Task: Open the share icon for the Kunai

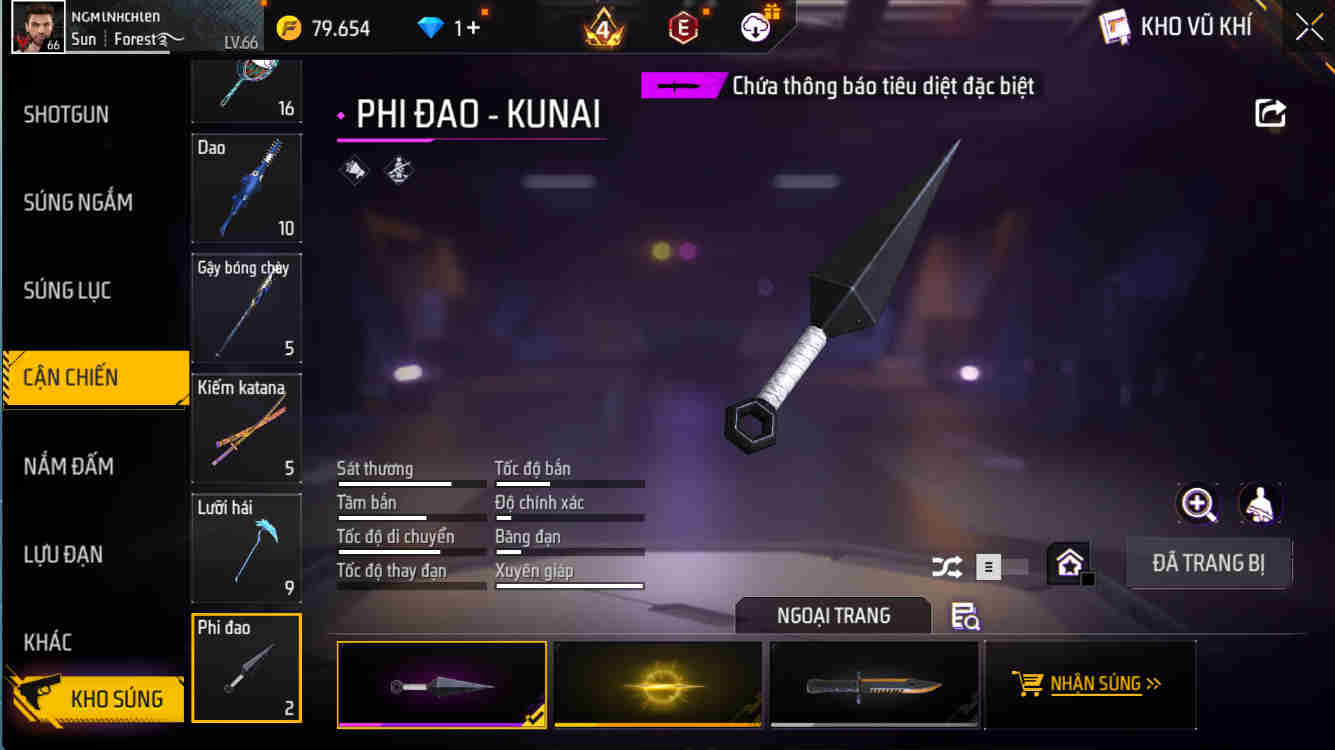Action: point(1269,113)
